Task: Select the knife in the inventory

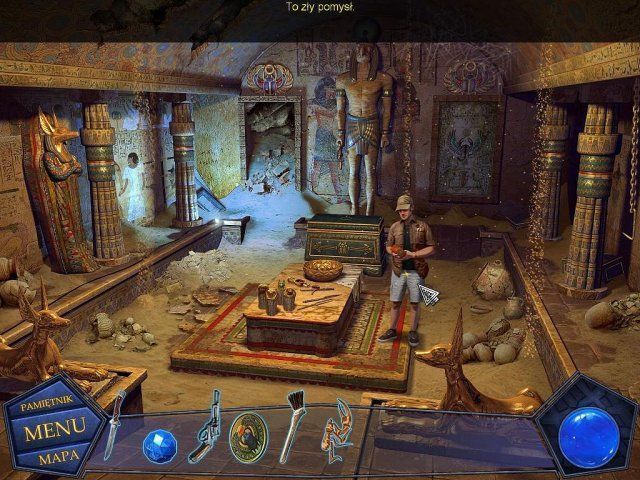Action: point(114,426)
